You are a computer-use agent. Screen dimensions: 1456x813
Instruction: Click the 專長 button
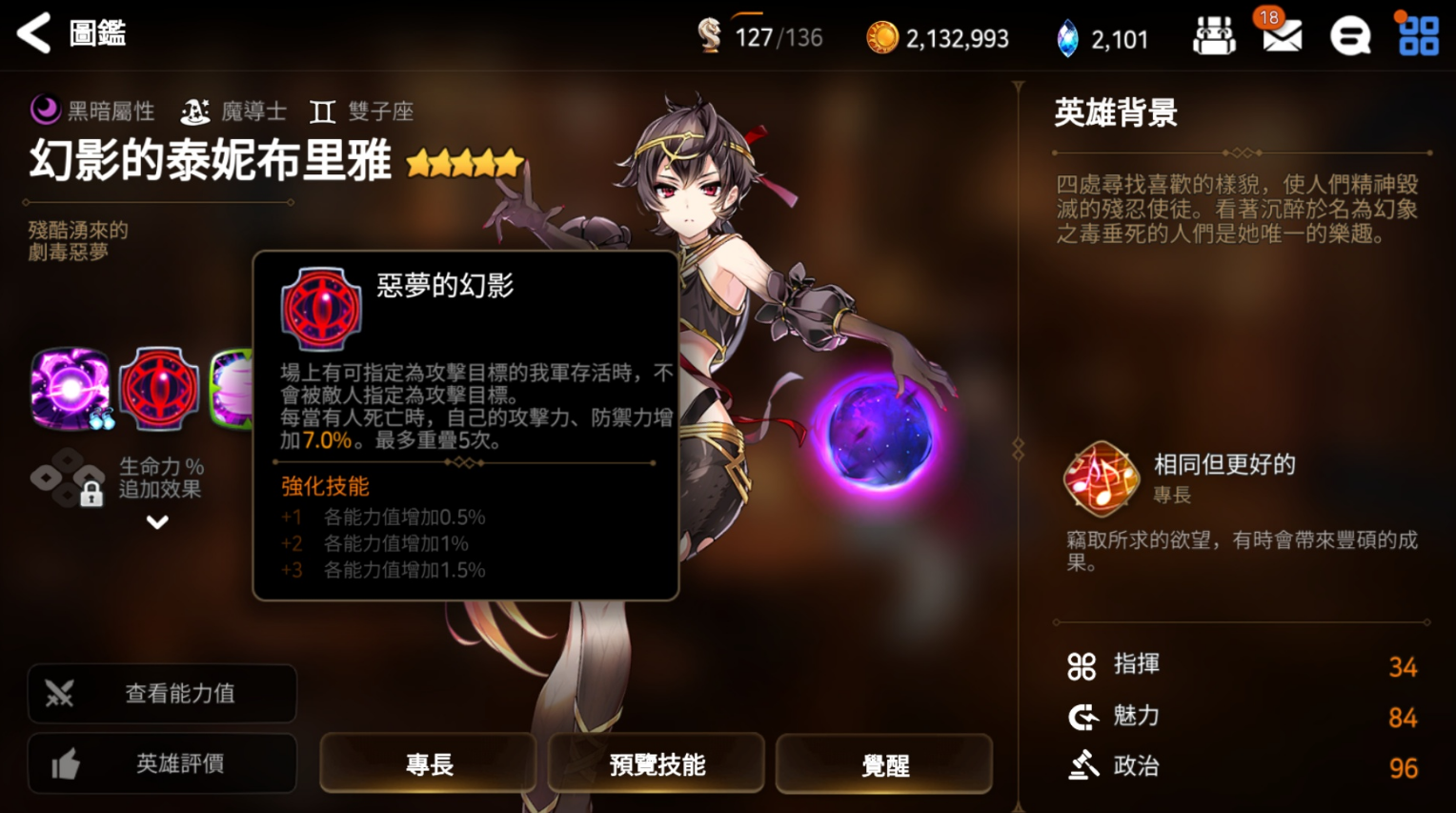click(429, 763)
